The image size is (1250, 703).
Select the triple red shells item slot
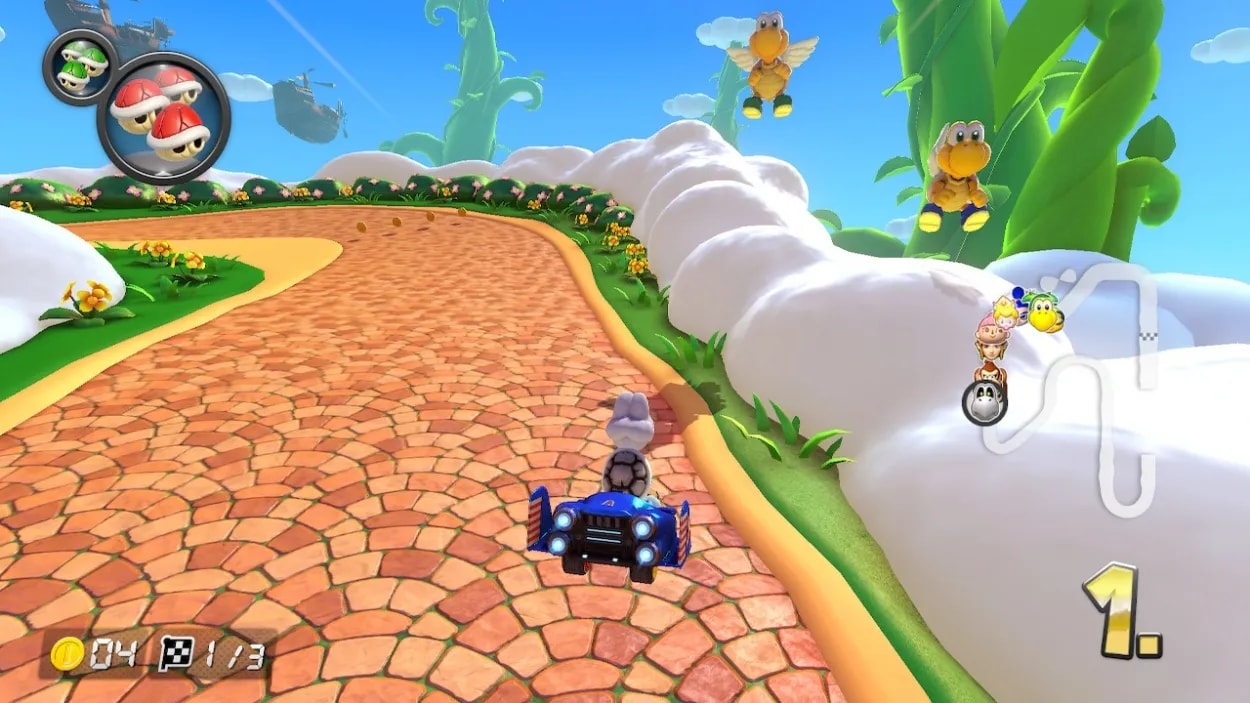[x=163, y=117]
